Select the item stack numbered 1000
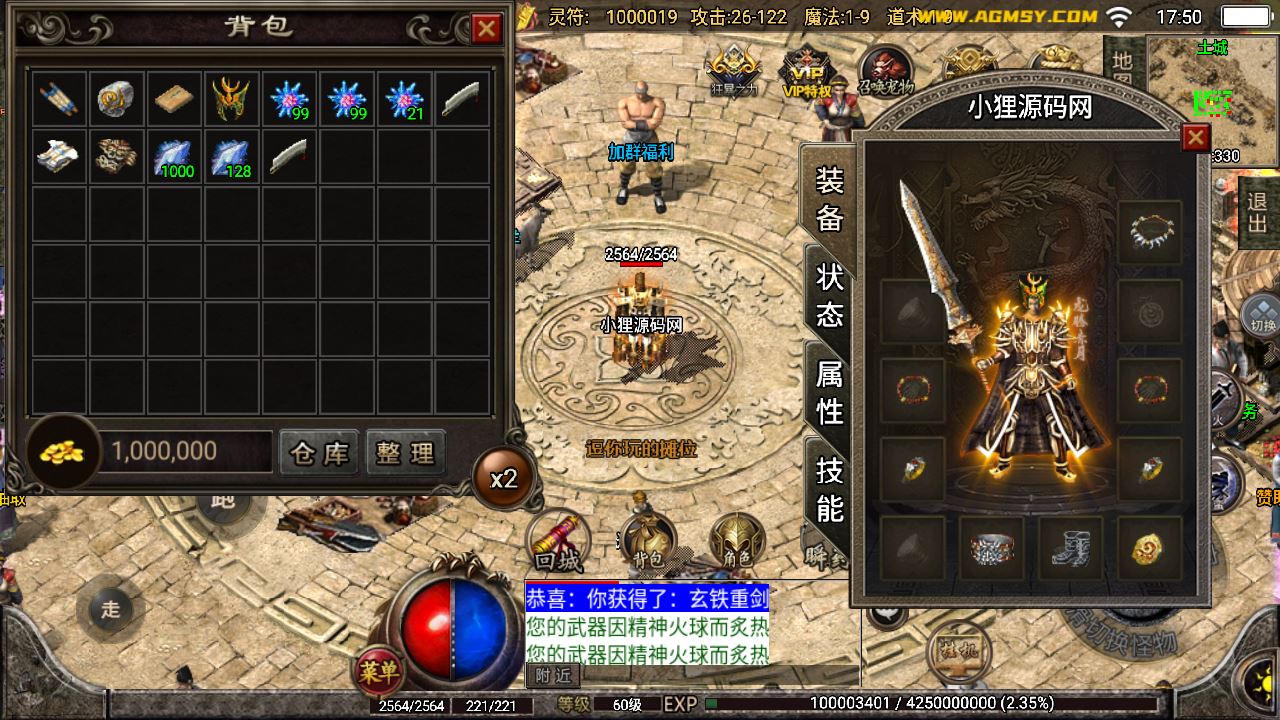 tap(174, 156)
